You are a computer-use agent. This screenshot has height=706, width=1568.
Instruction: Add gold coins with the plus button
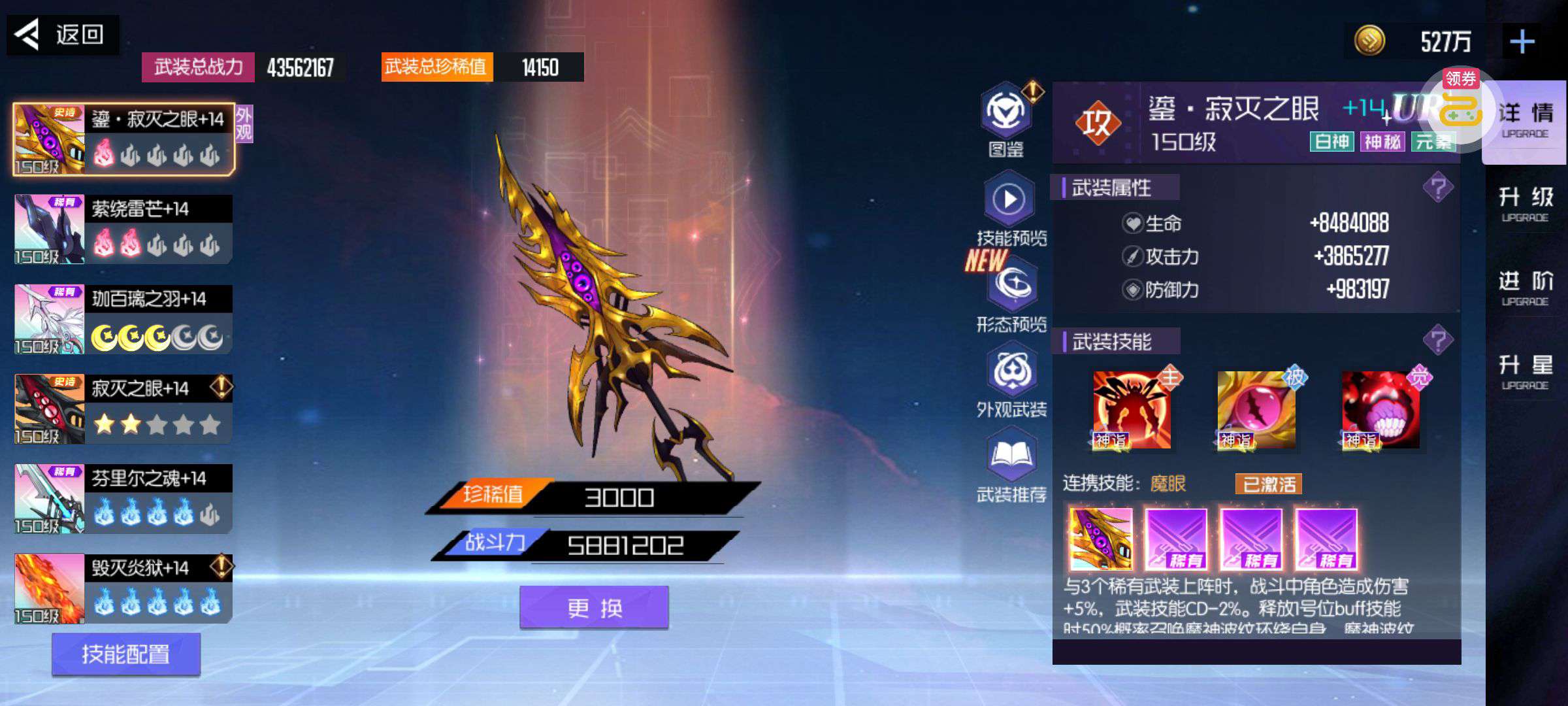pos(1522,42)
